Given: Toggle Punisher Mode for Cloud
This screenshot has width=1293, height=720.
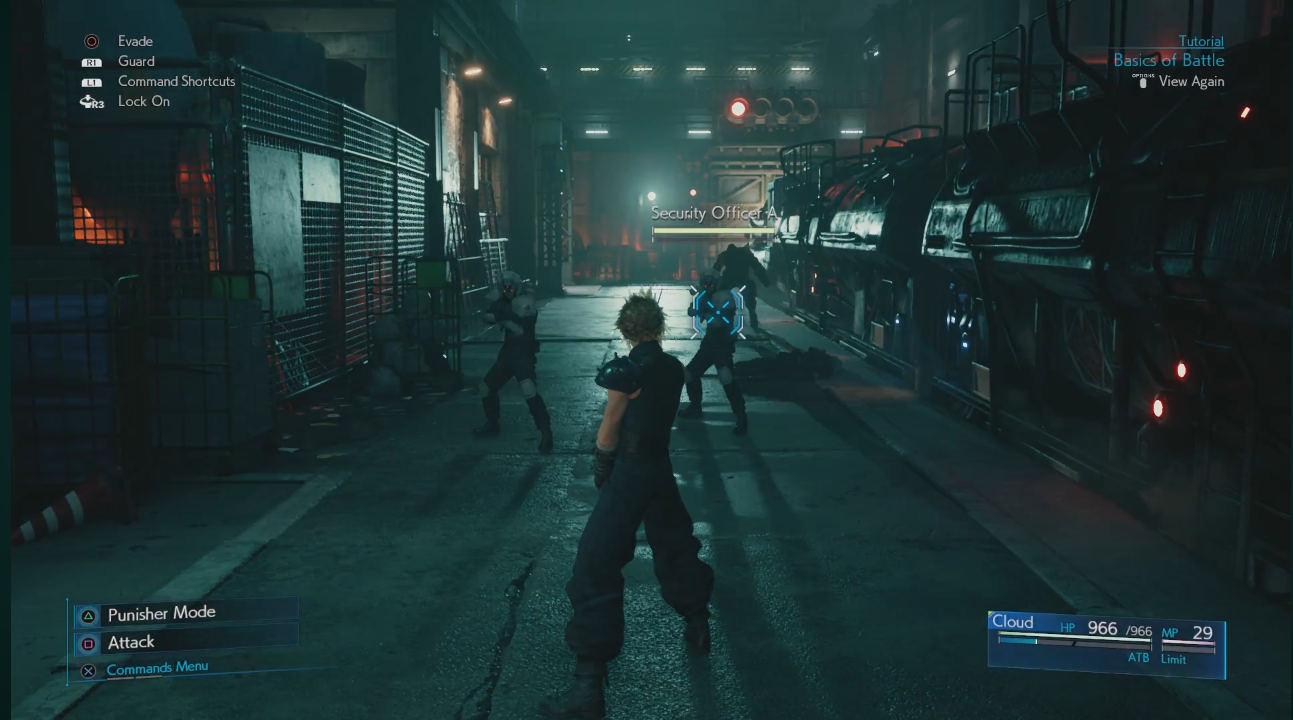Looking at the screenshot, I should 163,612.
